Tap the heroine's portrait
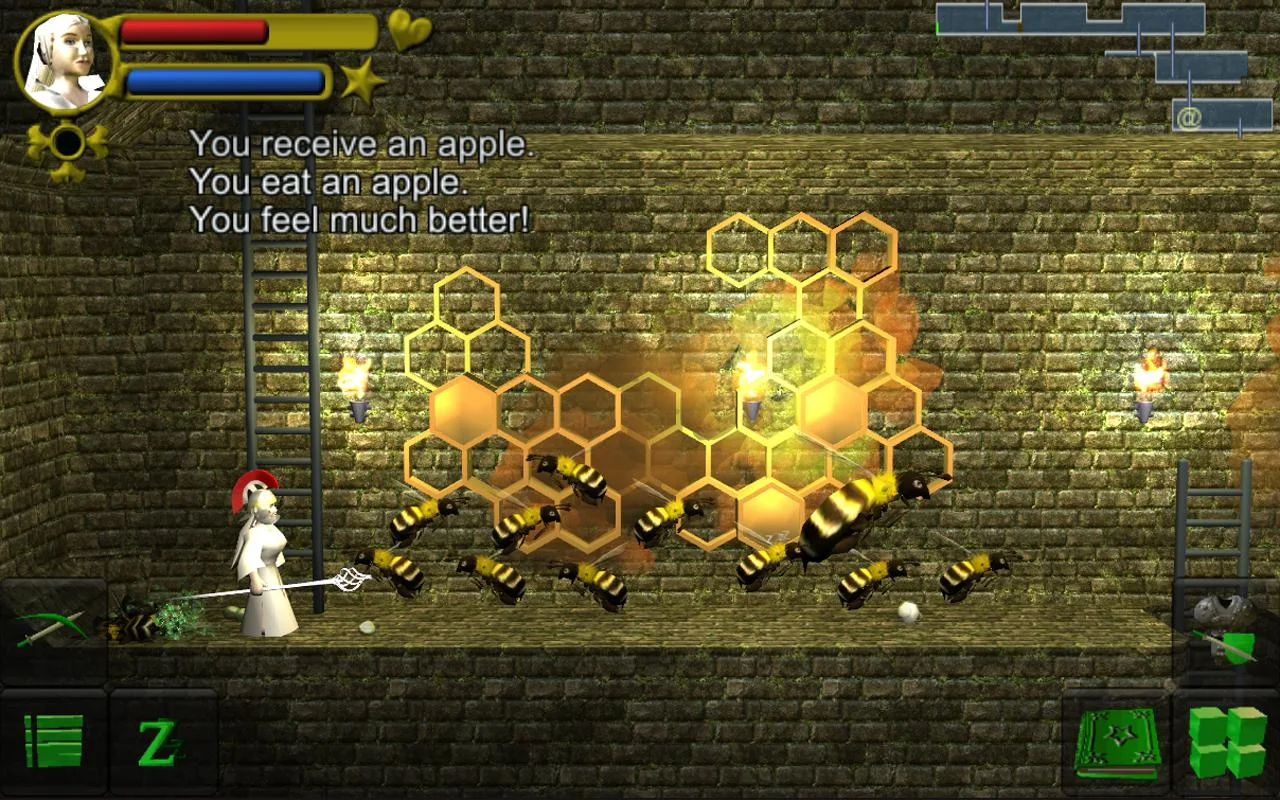Viewport: 1280px width, 800px height. (x=66, y=61)
